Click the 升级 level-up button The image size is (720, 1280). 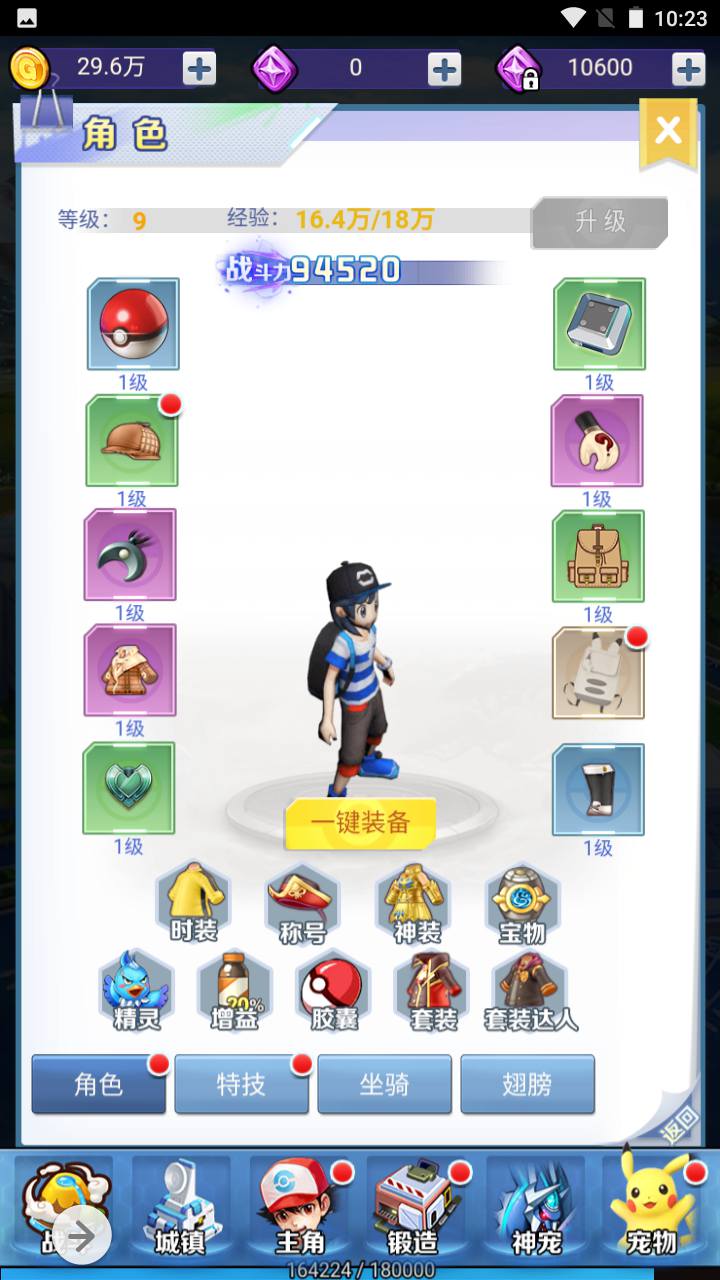pyautogui.click(x=600, y=222)
